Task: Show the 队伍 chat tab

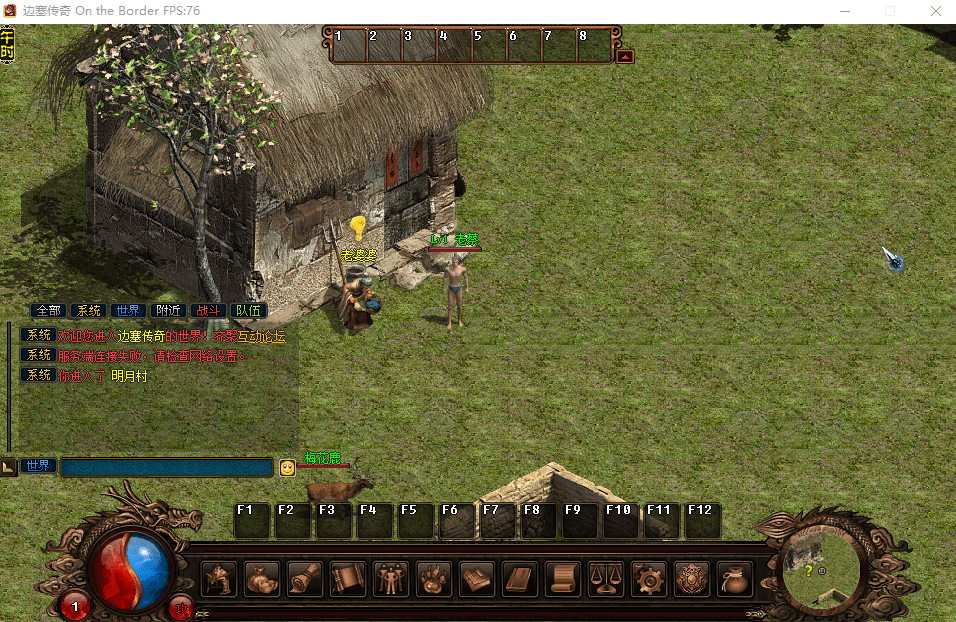Action: [248, 311]
